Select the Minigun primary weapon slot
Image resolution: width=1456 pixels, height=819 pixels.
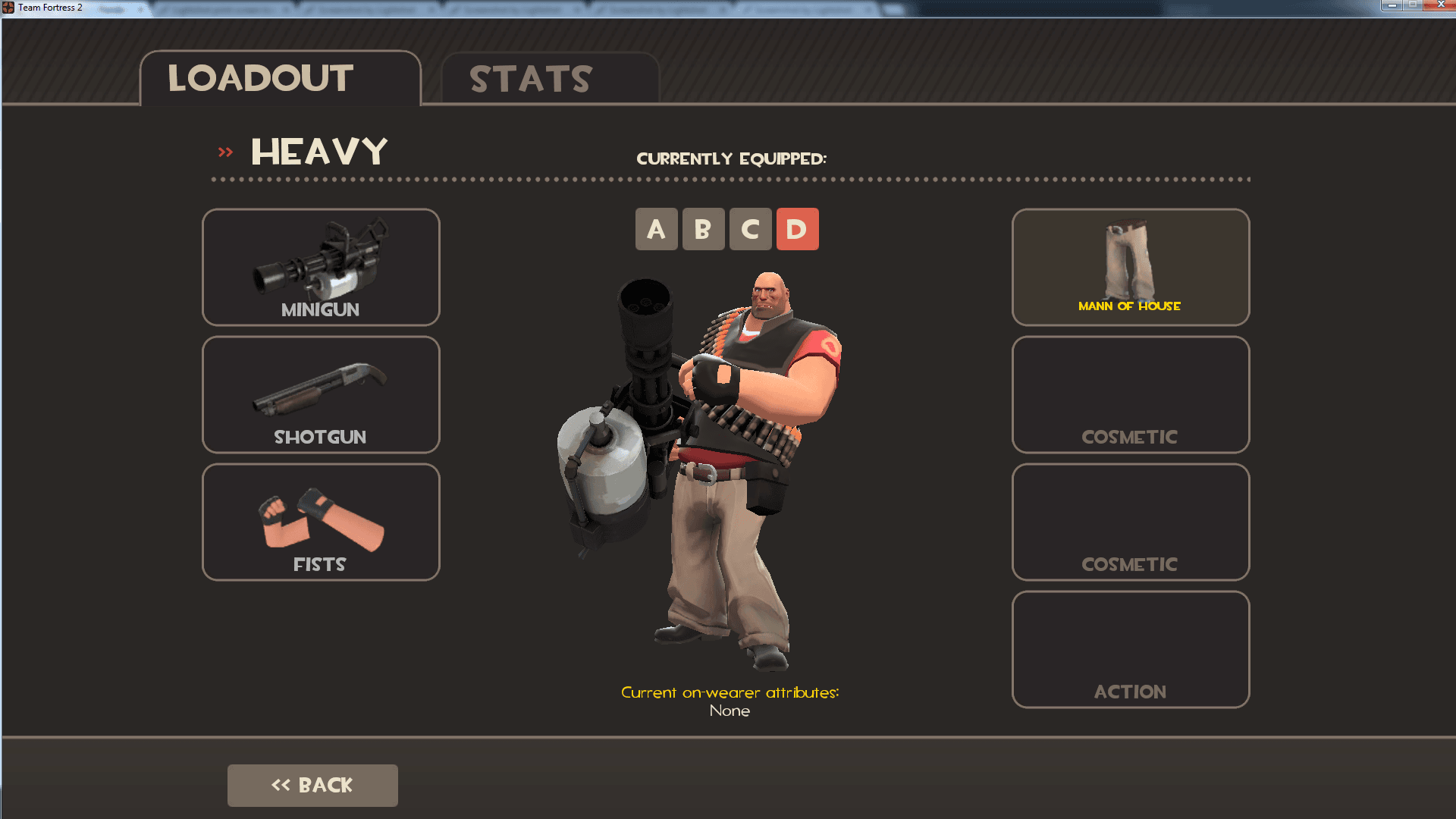point(320,267)
